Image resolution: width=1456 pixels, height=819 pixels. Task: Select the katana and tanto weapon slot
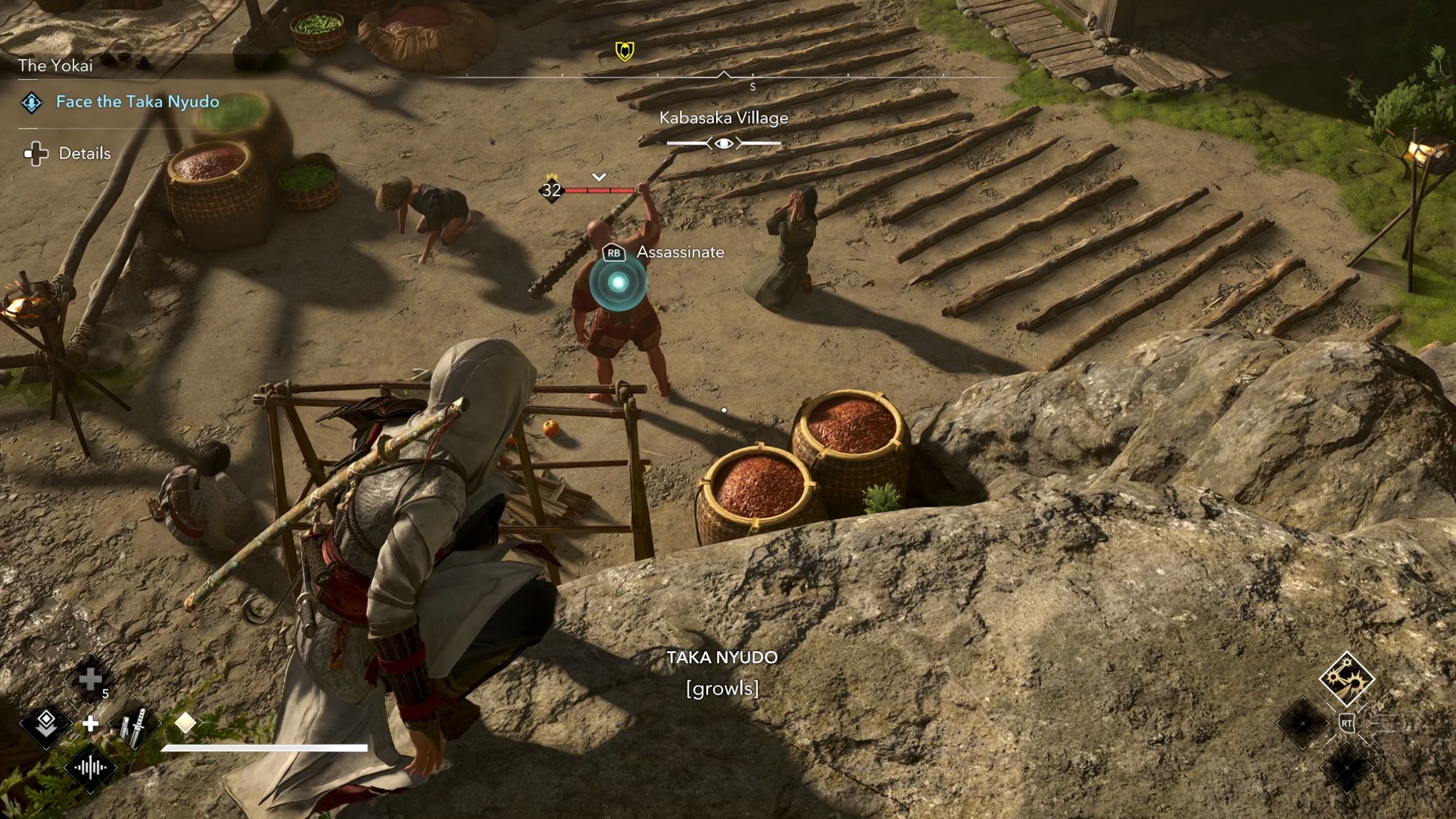pos(134,724)
